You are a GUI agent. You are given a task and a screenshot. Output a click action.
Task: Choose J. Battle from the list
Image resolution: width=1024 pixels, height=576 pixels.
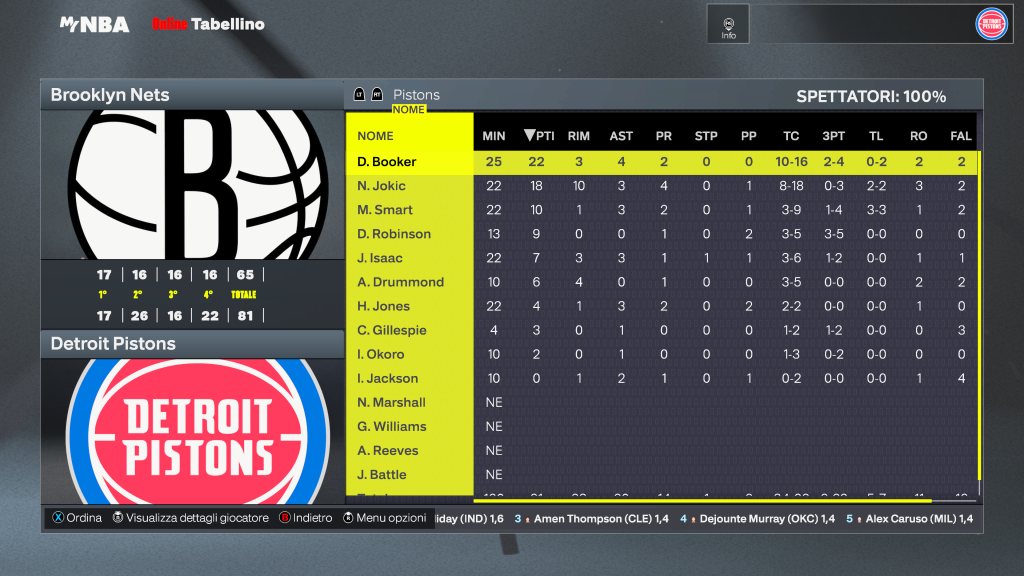pyautogui.click(x=382, y=474)
